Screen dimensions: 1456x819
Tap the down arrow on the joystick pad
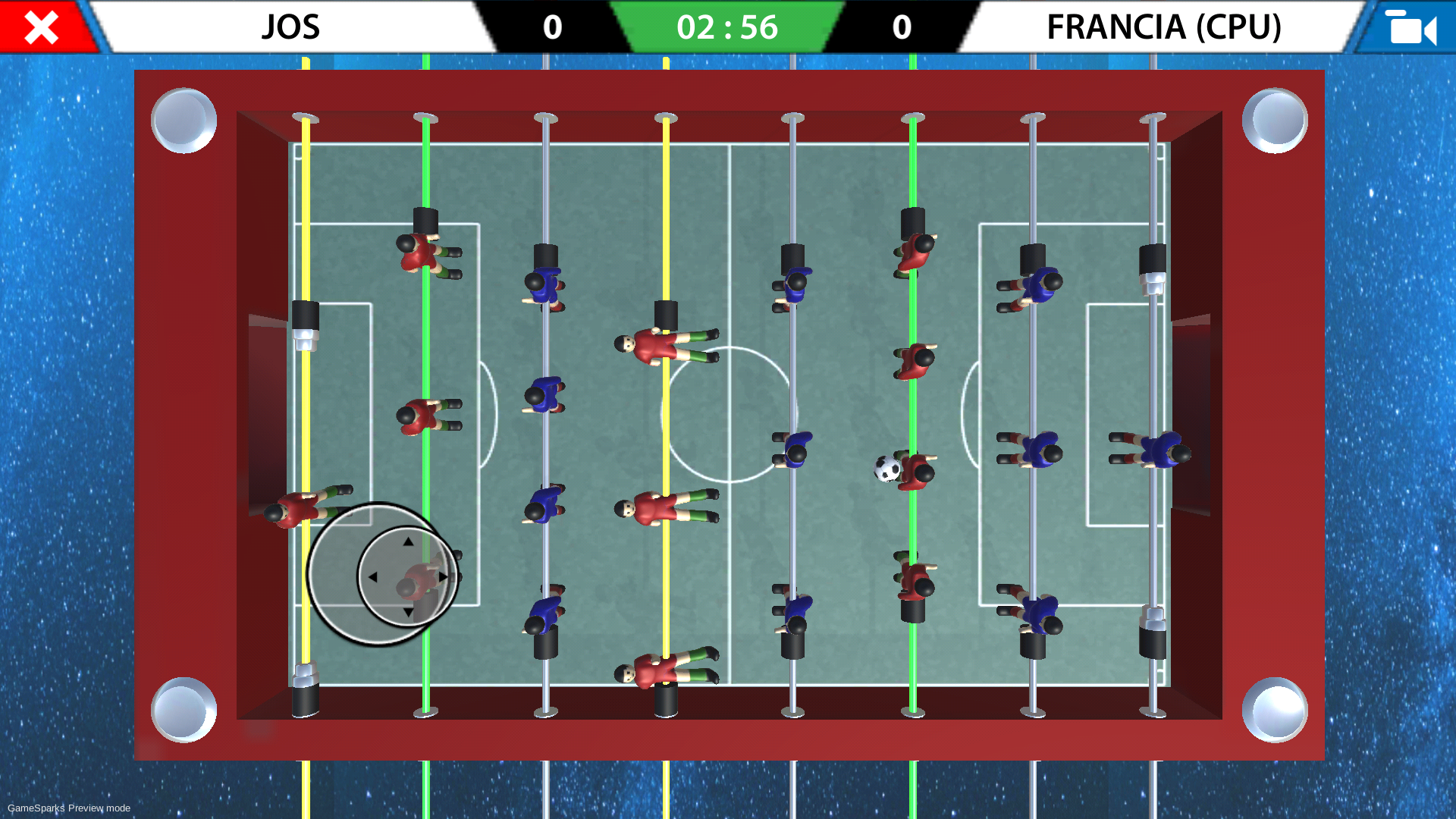point(406,611)
